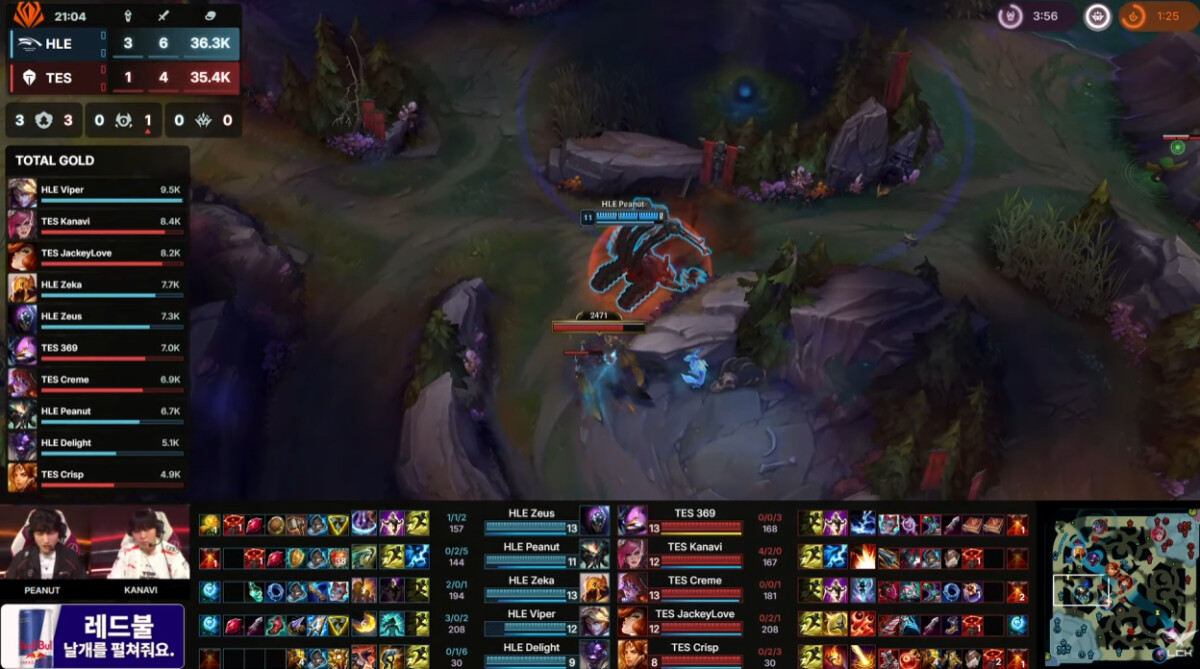The width and height of the screenshot is (1200, 669).
Task: Select HLE Peanut's name on bottom scoreboard
Action: (x=531, y=547)
